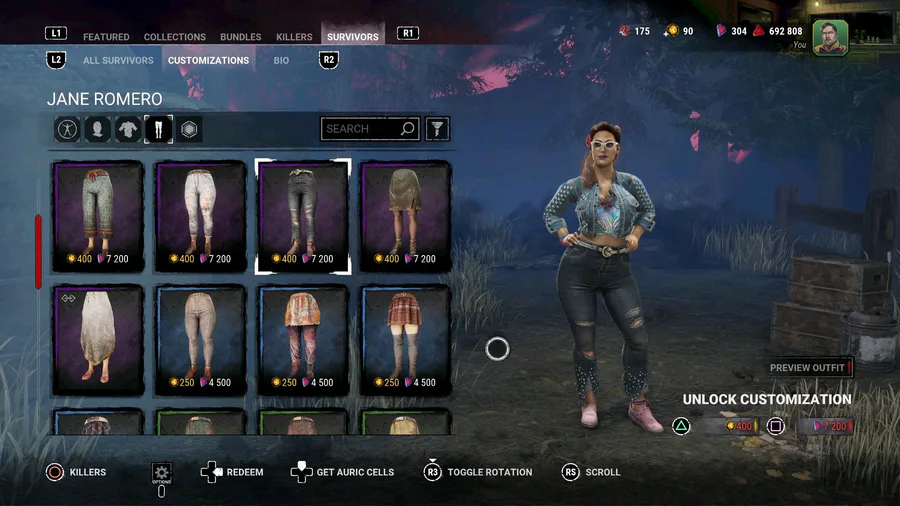Switch to the Killers tab
This screenshot has width=900, height=506.
294,37
